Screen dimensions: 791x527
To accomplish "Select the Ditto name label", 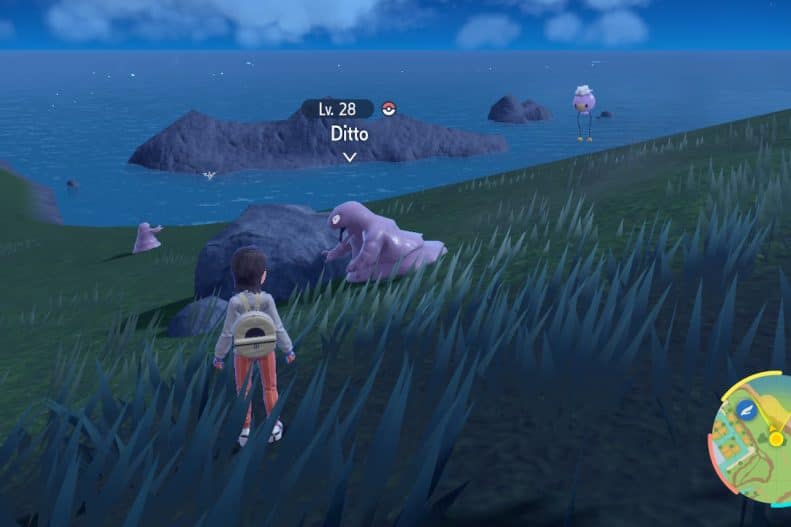I will 348,132.
